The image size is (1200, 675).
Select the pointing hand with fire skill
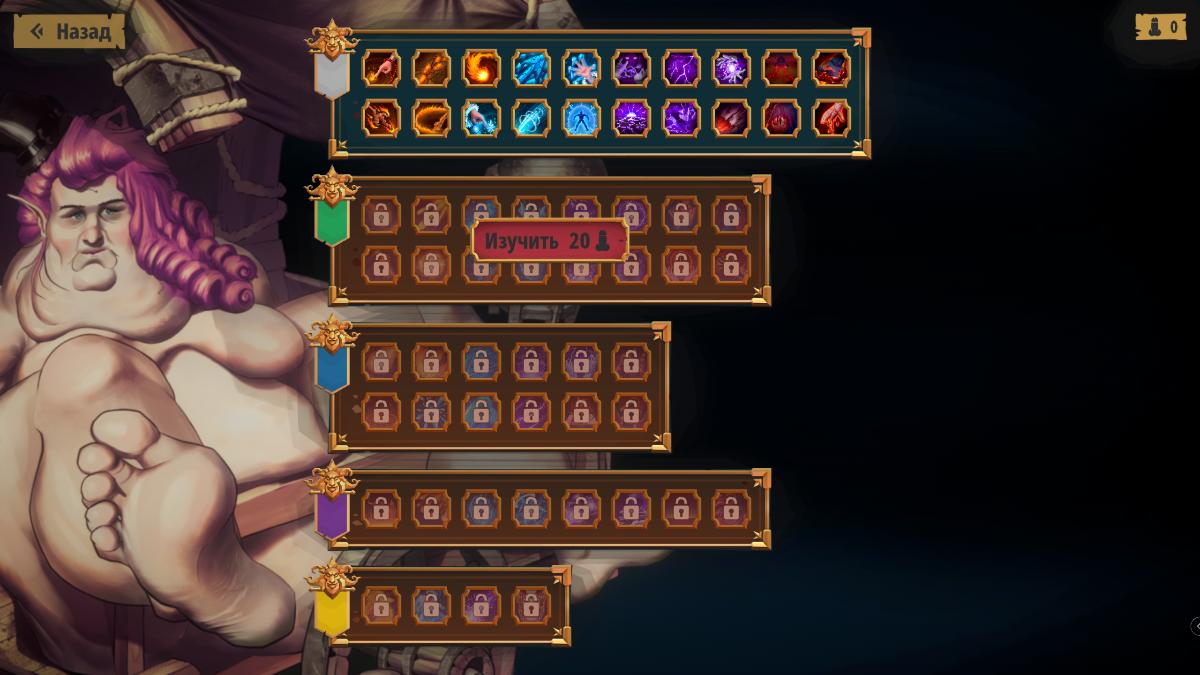pos(381,69)
